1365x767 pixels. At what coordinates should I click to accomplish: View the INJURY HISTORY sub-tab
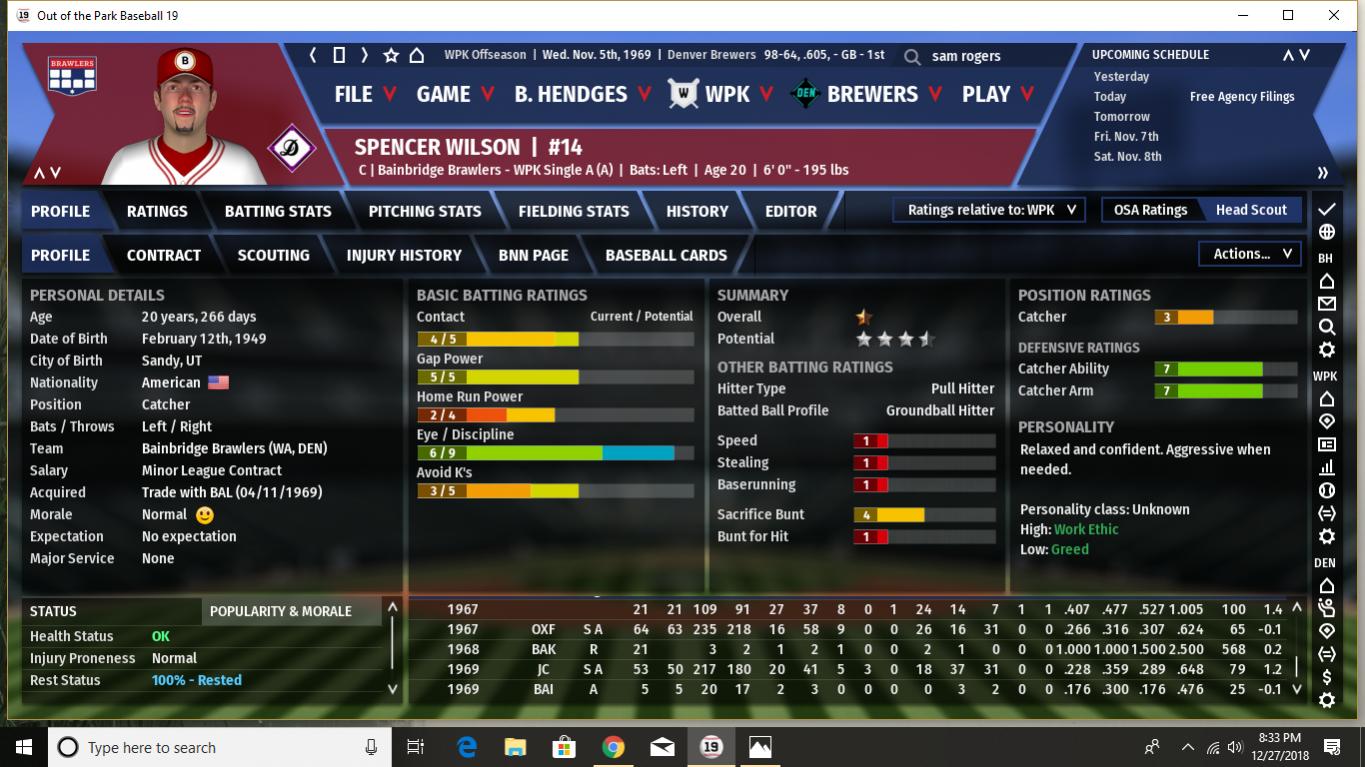tap(404, 255)
